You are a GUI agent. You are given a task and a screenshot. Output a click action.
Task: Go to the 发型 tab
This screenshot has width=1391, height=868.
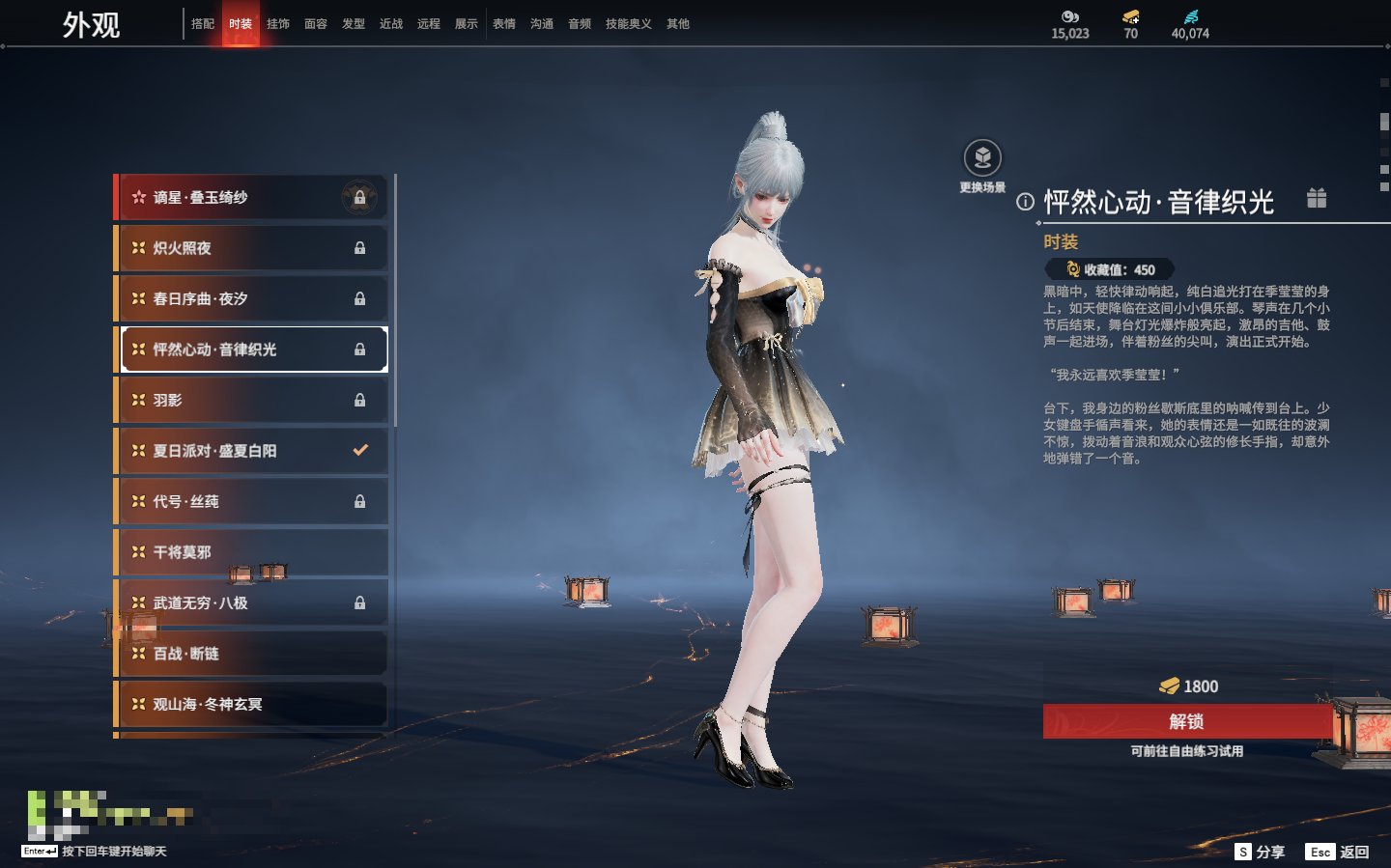click(x=354, y=24)
